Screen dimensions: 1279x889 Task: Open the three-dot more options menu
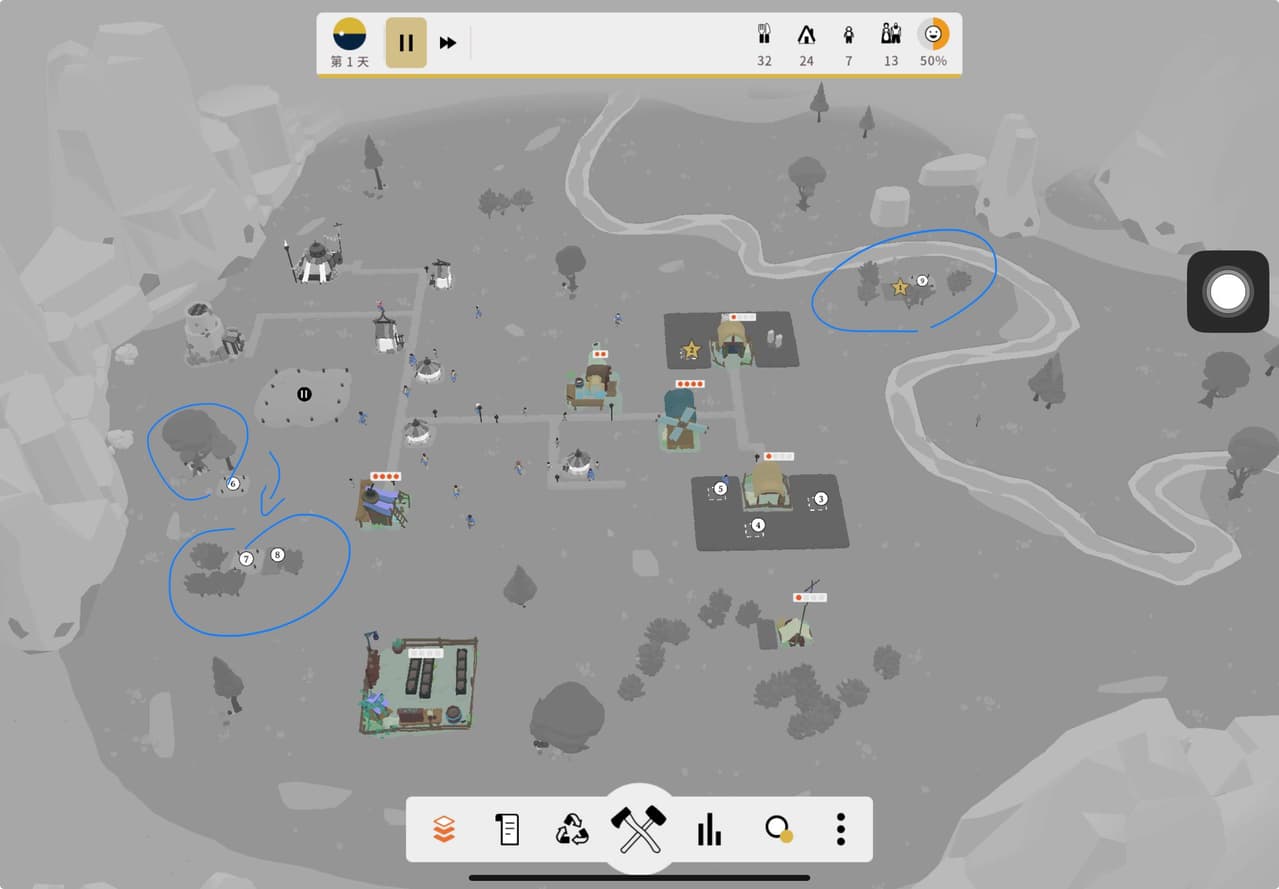click(x=841, y=829)
